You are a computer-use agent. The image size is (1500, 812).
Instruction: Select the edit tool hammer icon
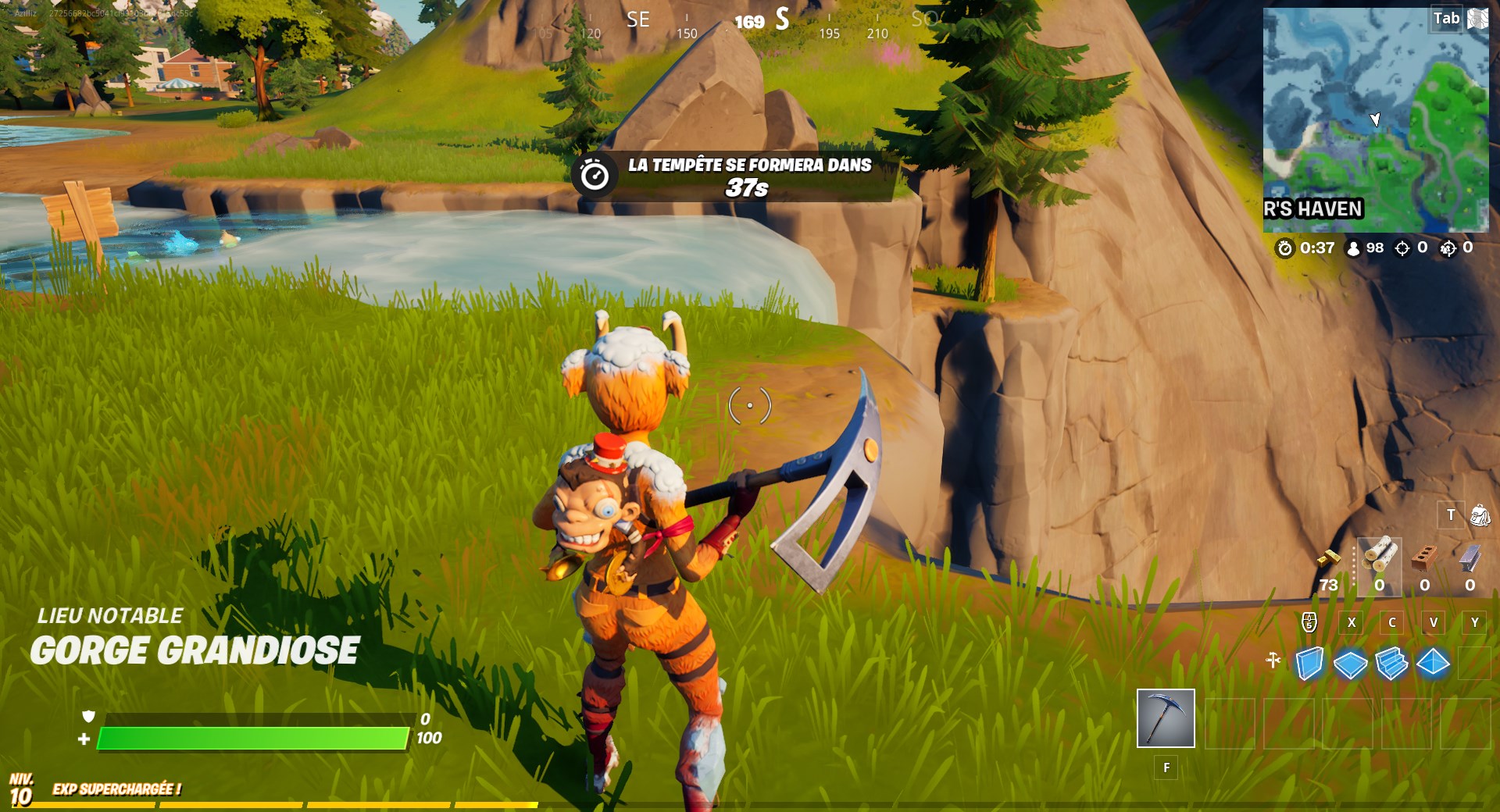(x=1273, y=660)
